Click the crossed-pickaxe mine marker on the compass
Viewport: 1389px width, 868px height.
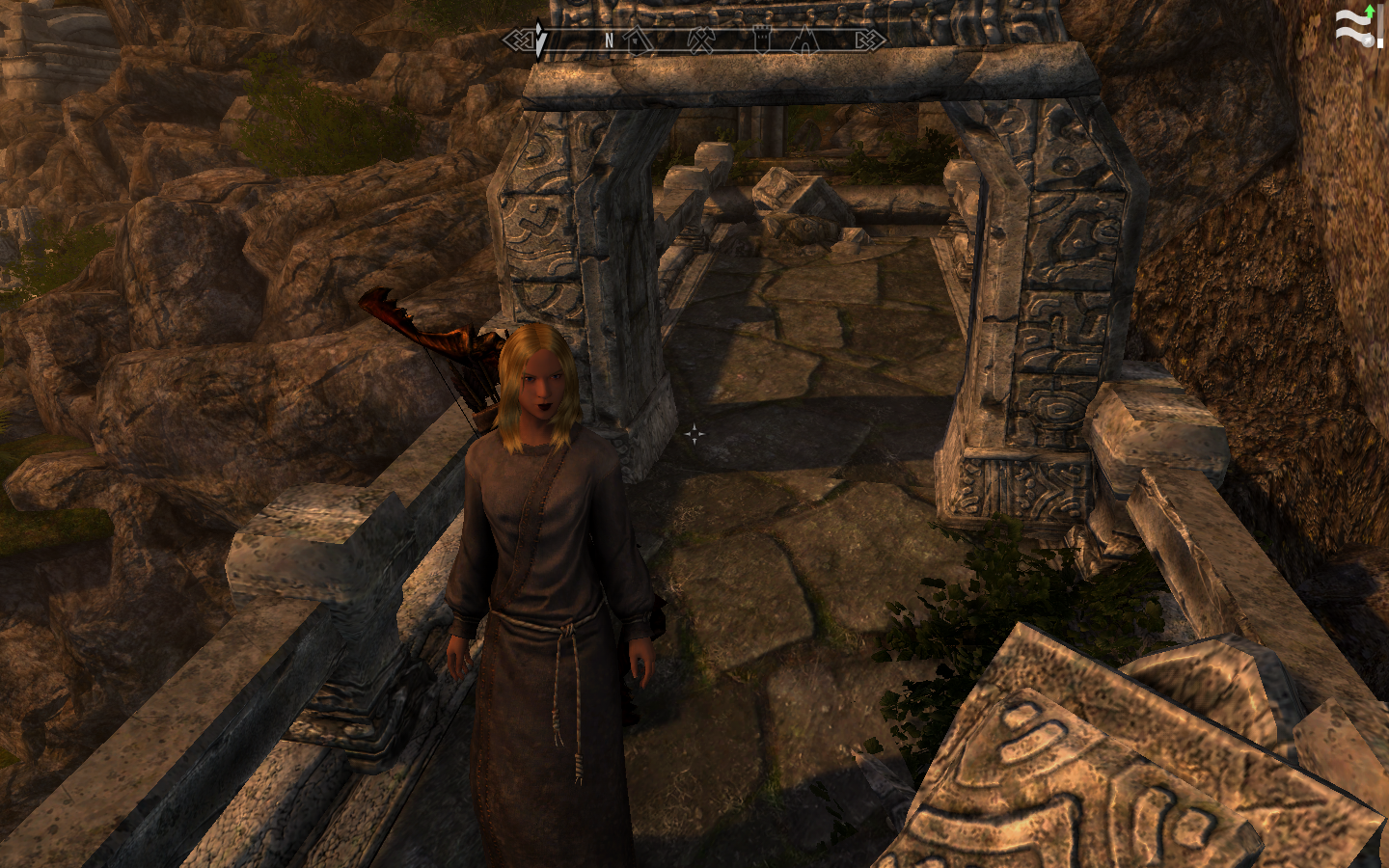tap(703, 41)
